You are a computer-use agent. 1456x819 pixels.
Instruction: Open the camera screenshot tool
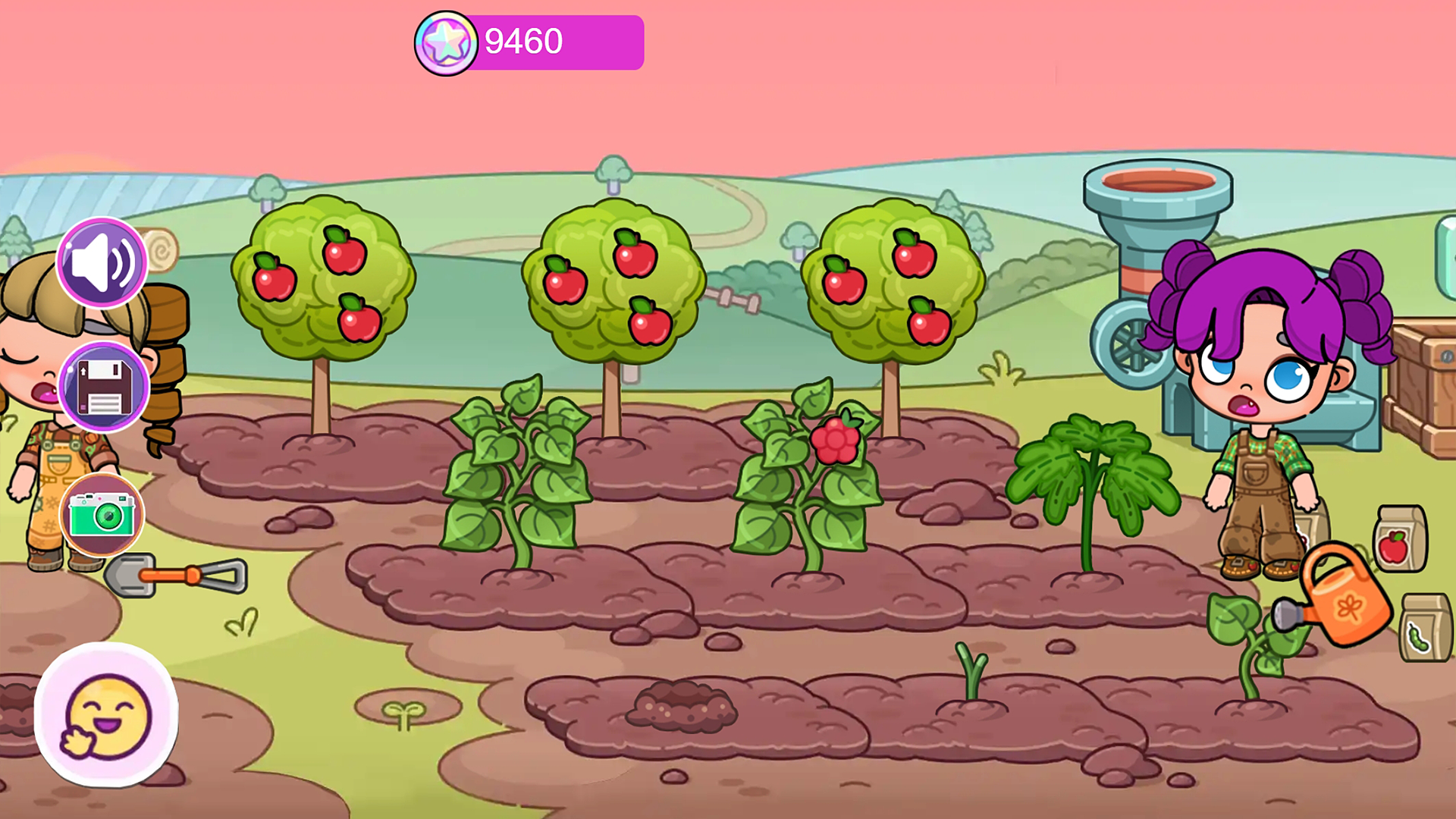click(x=101, y=514)
